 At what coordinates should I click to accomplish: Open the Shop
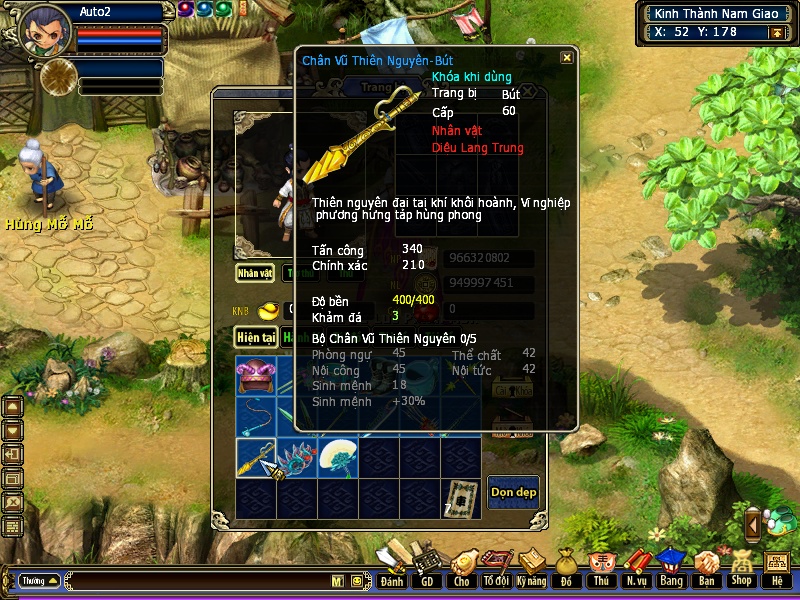tap(741, 568)
